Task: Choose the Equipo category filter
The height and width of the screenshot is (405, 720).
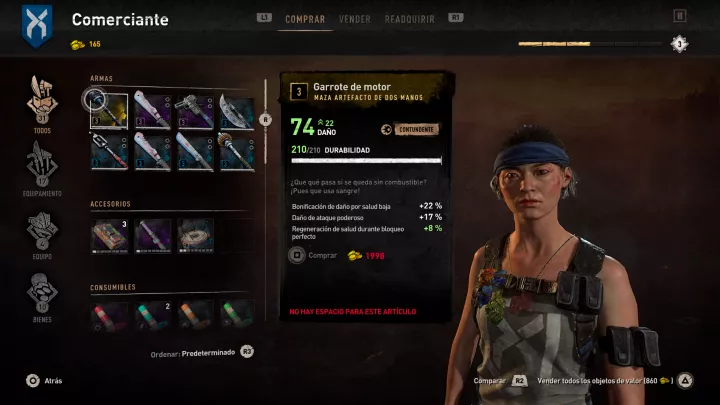Action: tap(42, 231)
